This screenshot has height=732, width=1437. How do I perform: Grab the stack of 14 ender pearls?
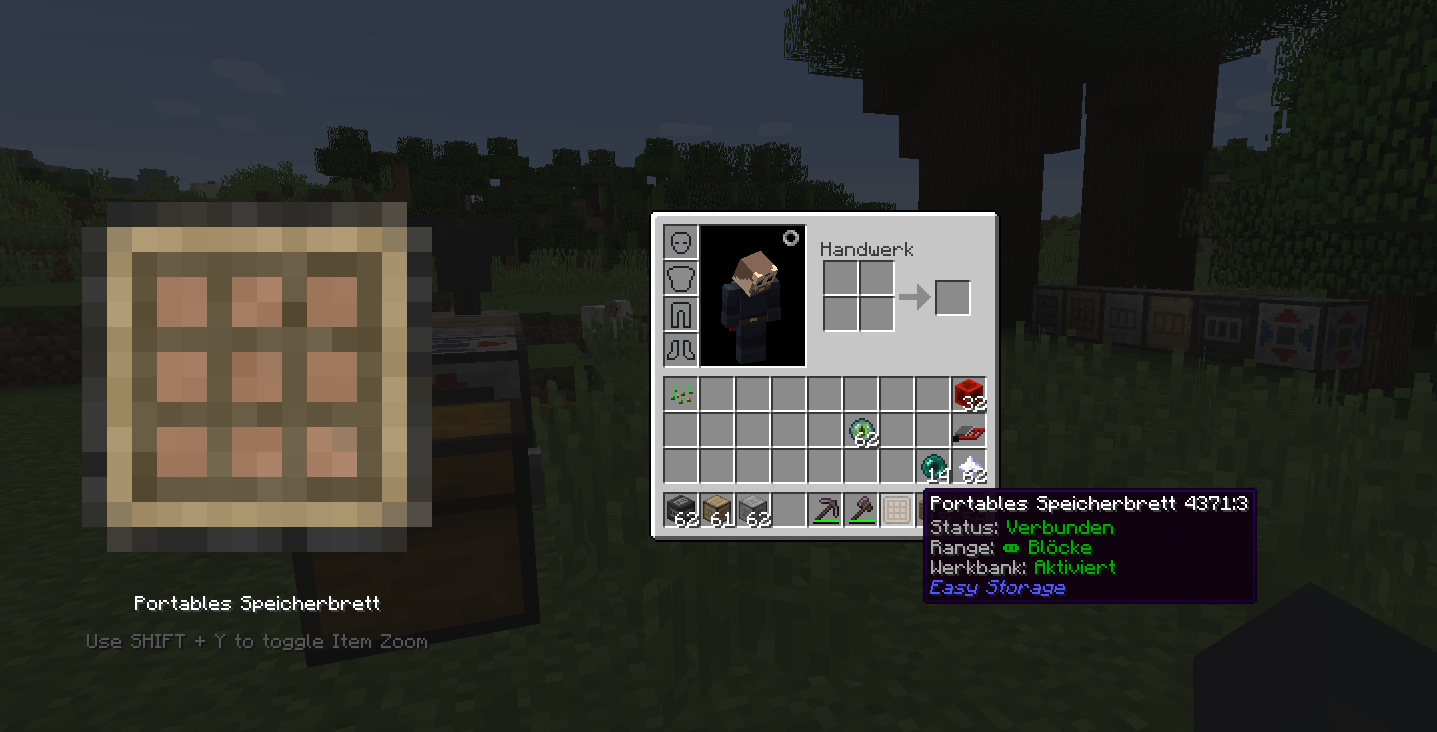point(932,466)
